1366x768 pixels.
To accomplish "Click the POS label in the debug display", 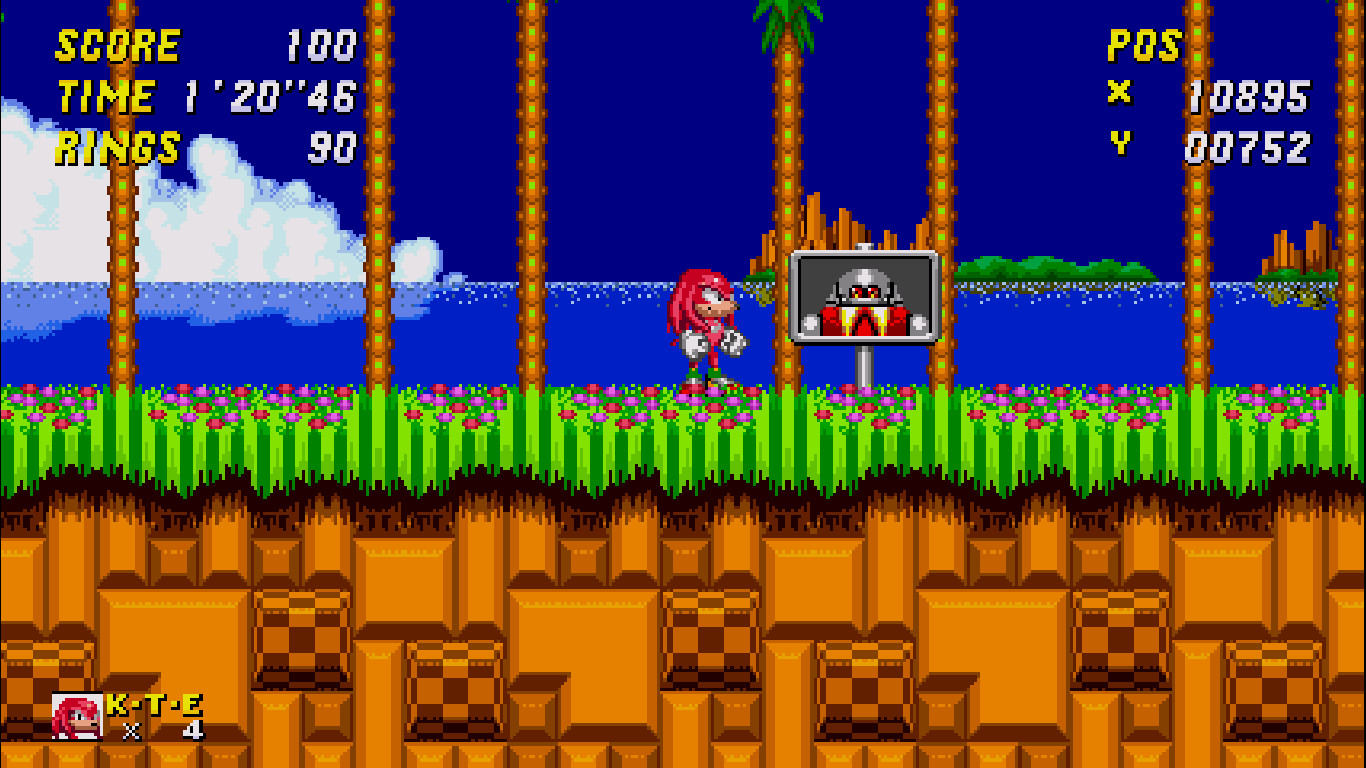I will (x=1143, y=44).
